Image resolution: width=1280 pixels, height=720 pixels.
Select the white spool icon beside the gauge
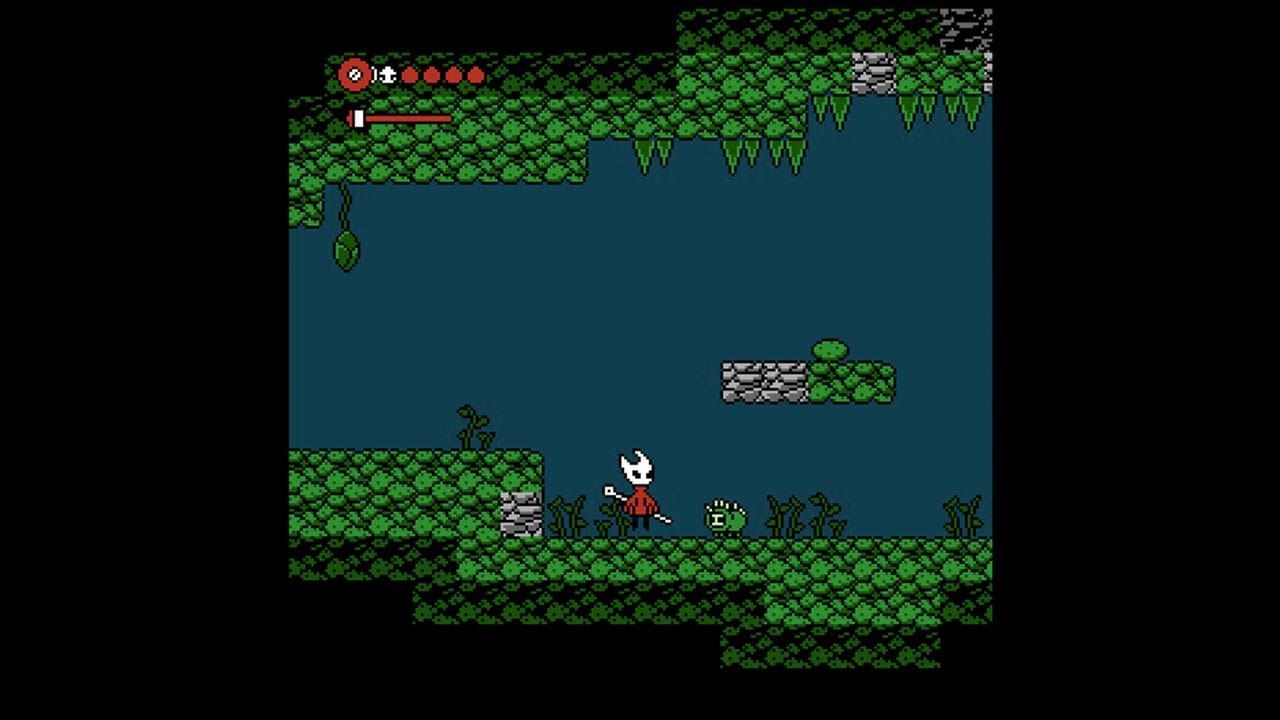(386, 74)
